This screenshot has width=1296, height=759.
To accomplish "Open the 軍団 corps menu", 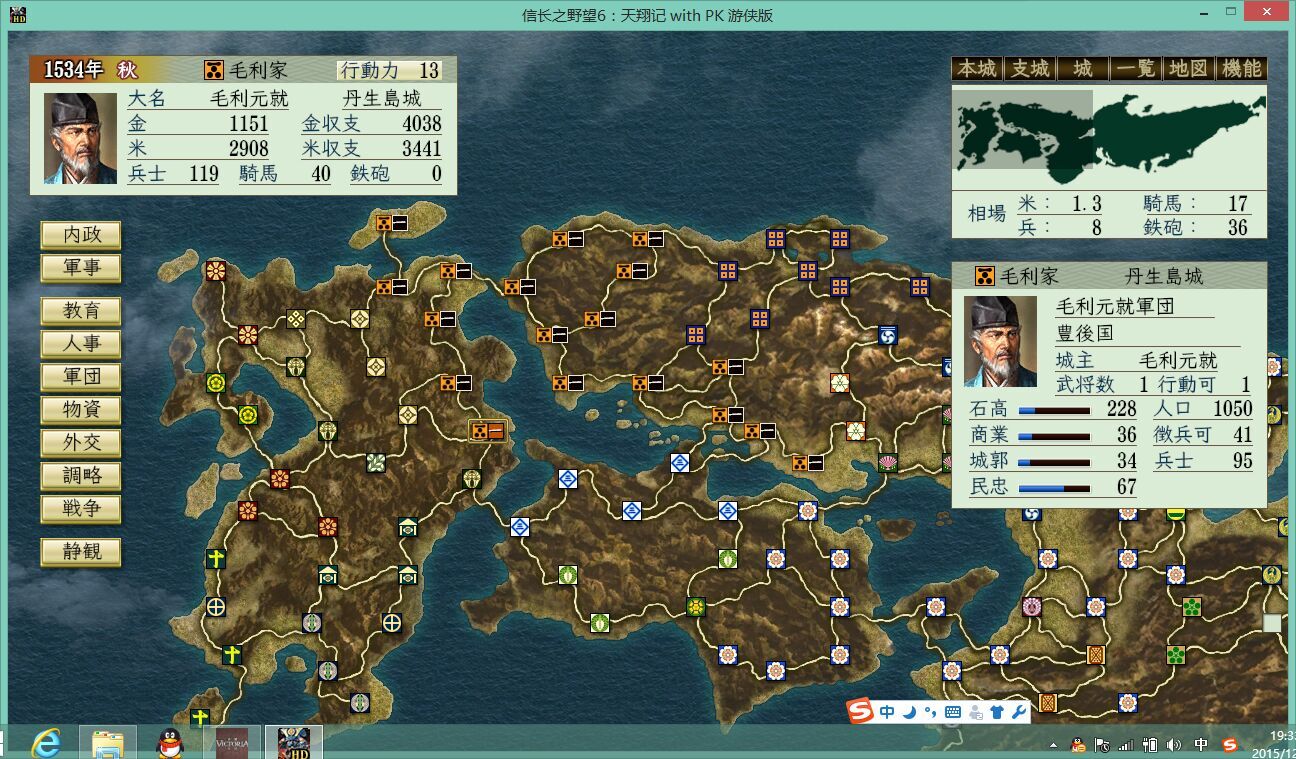I will pyautogui.click(x=80, y=377).
